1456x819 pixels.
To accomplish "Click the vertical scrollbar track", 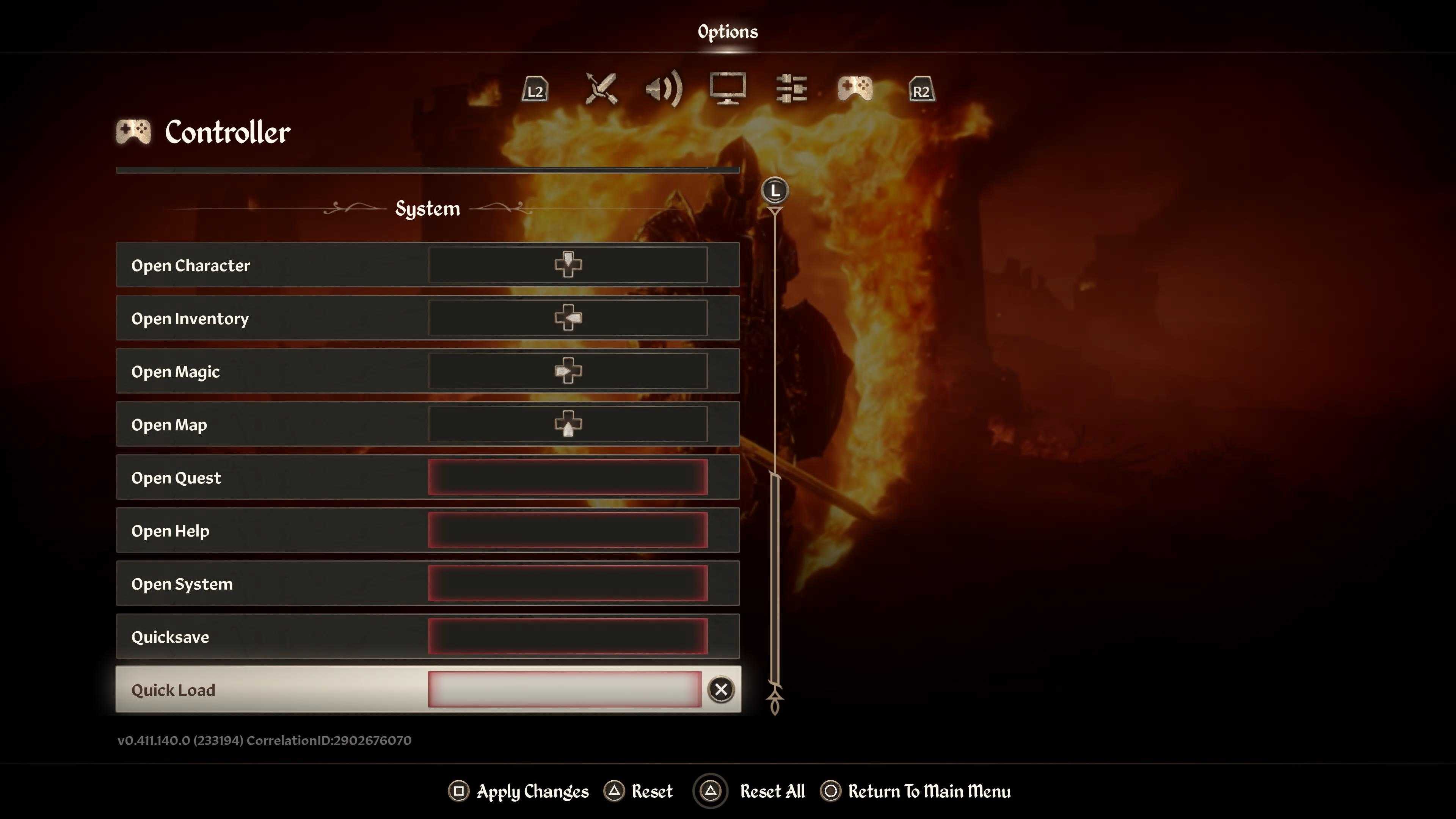I will click(x=775, y=339).
